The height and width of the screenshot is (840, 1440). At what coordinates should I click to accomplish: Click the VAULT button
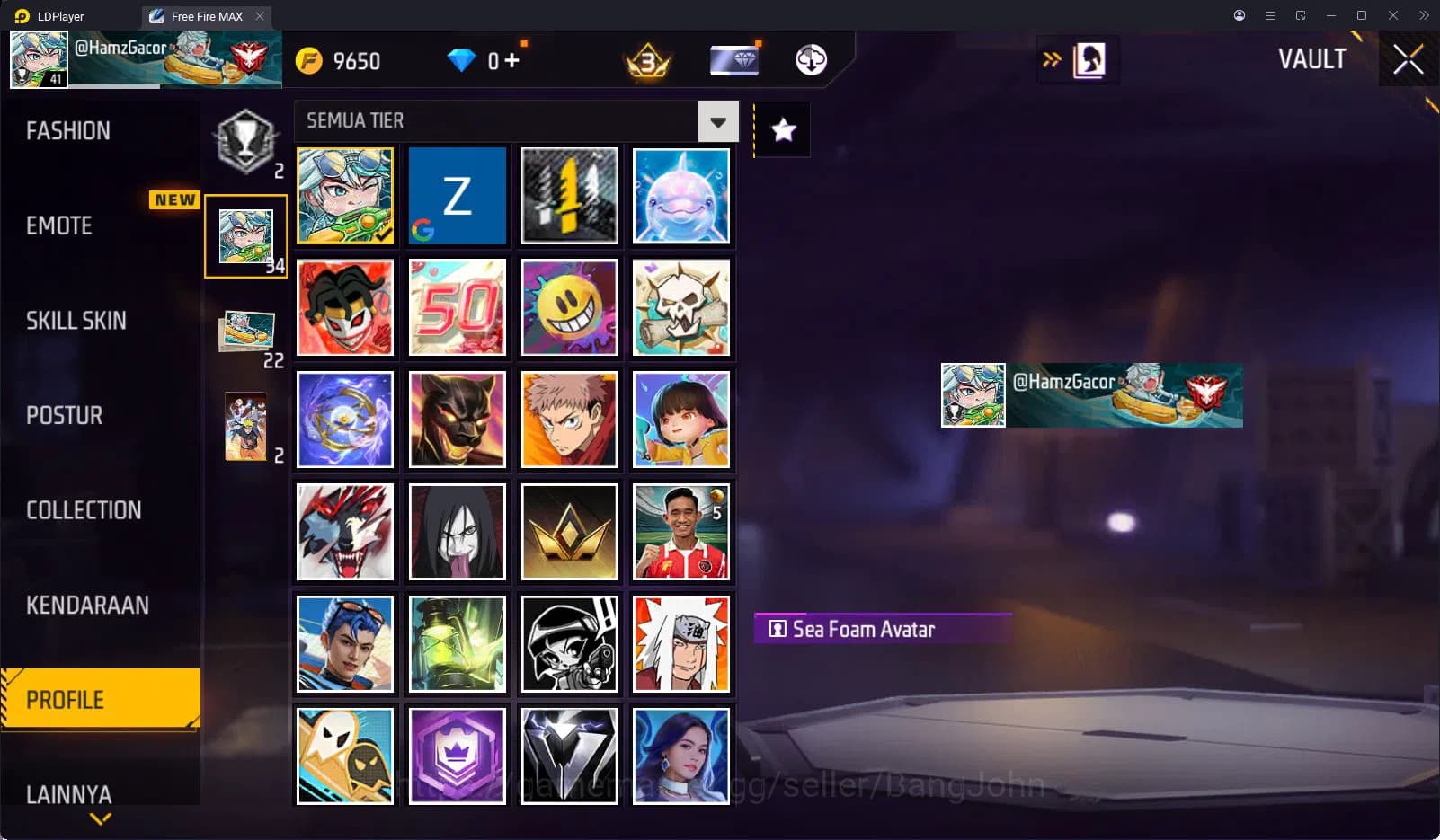point(1312,59)
